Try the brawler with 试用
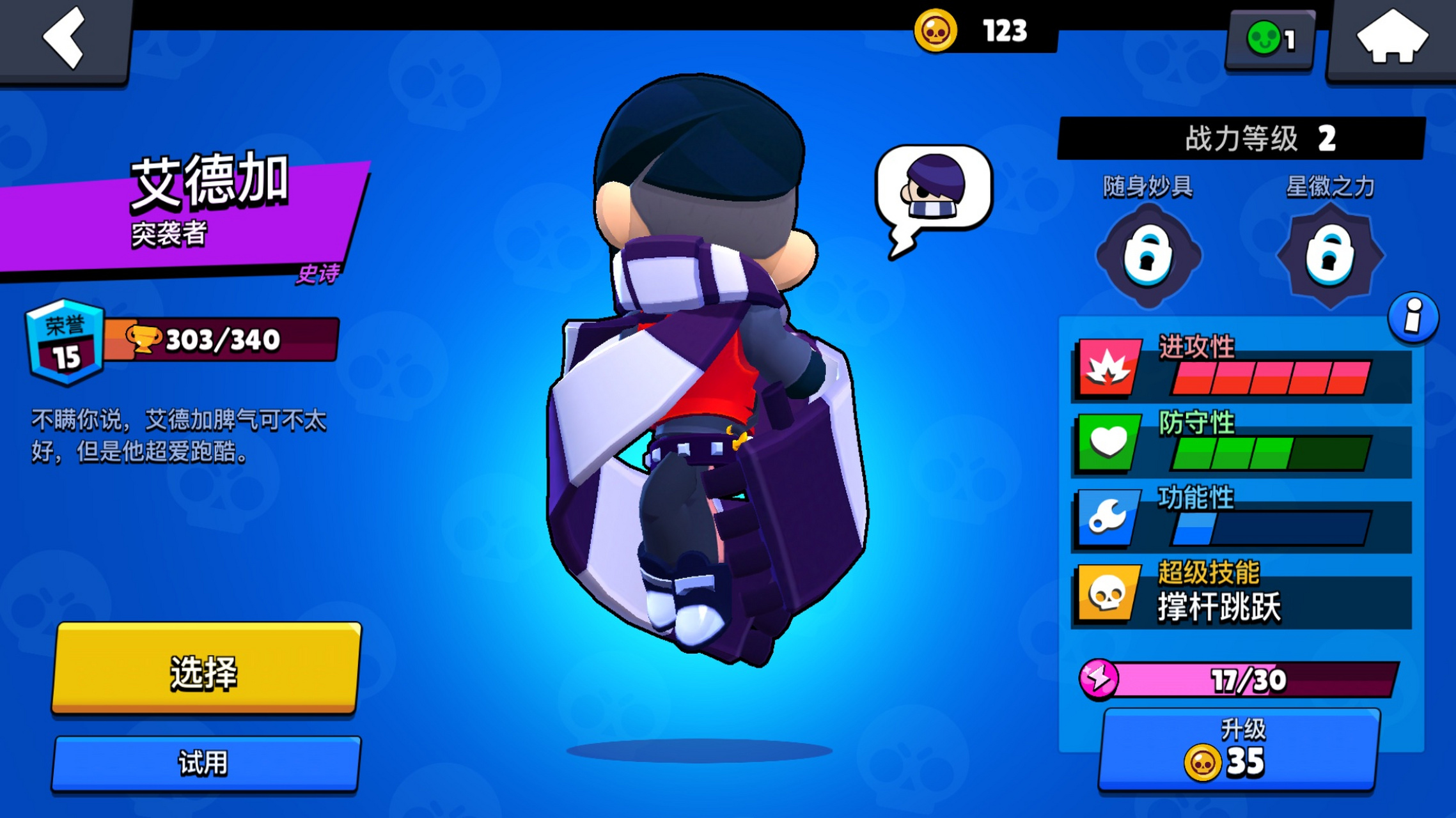1456x818 pixels. [x=206, y=763]
